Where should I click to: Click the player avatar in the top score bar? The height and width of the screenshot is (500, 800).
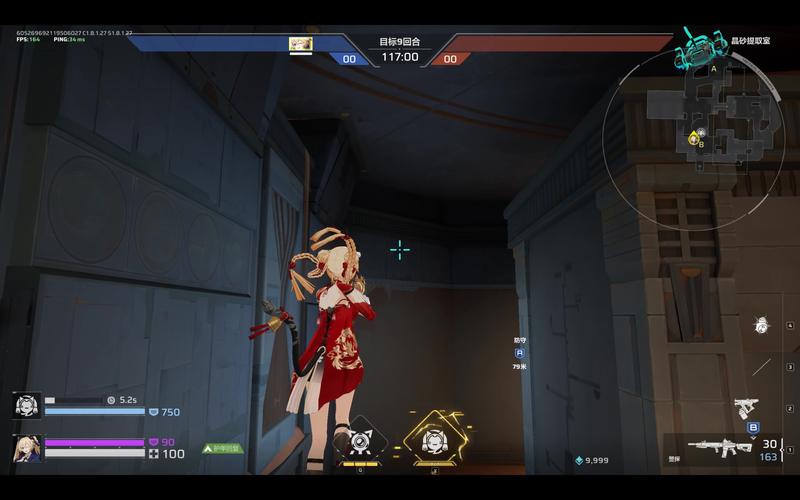click(x=300, y=44)
